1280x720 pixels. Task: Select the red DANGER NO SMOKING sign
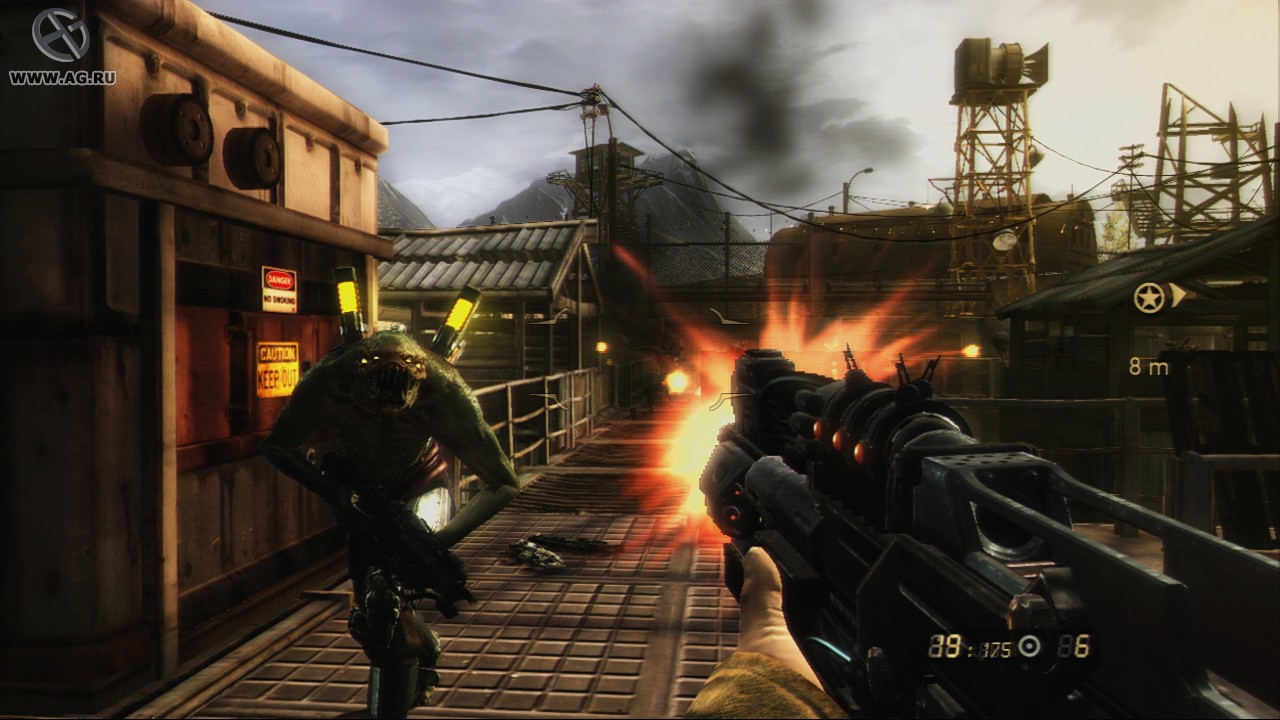281,288
